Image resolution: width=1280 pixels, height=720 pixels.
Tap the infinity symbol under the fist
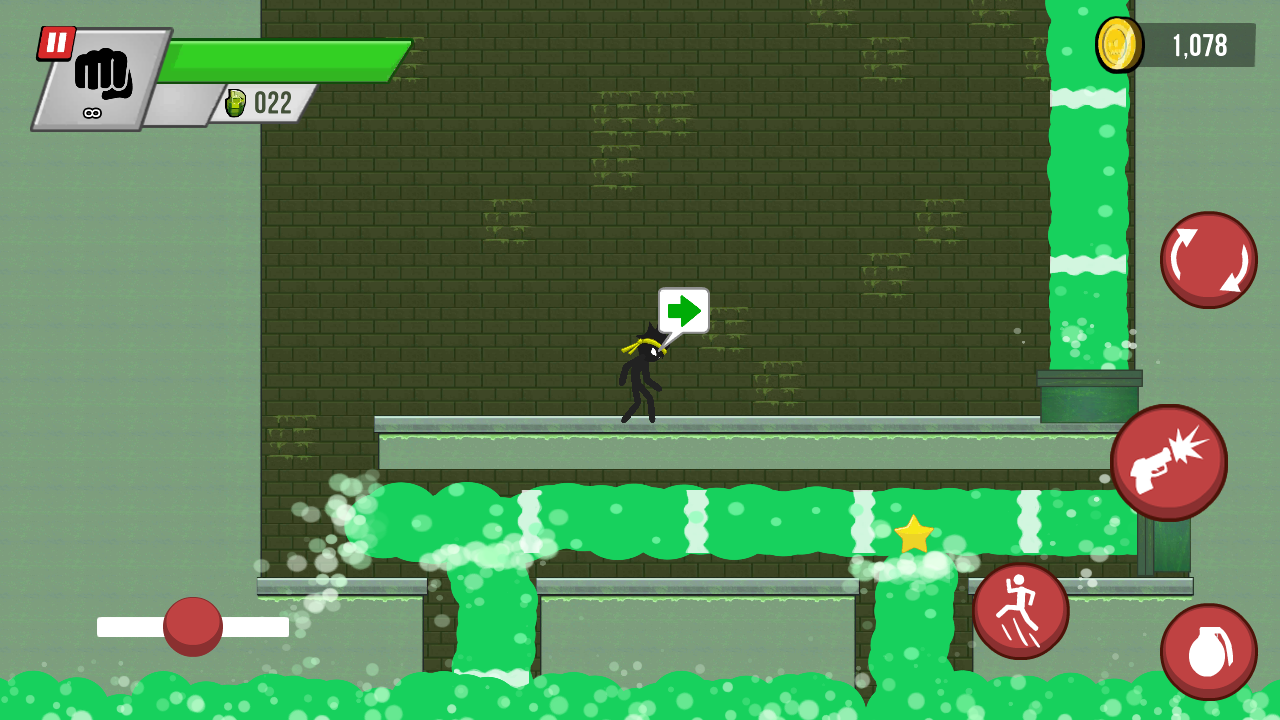pyautogui.click(x=92, y=112)
